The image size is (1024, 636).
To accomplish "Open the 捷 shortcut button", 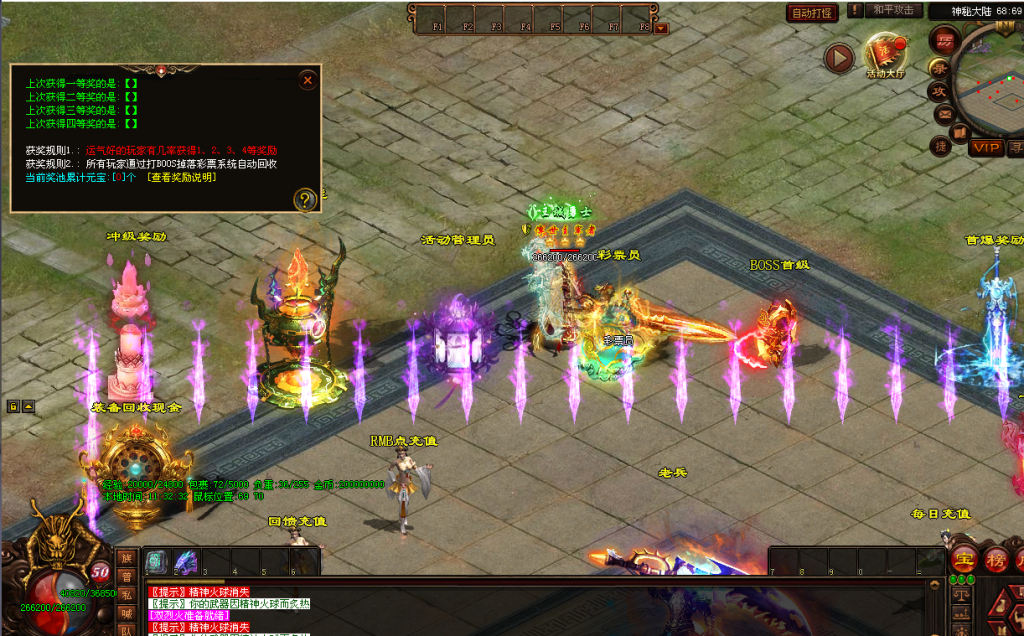I will tap(941, 146).
